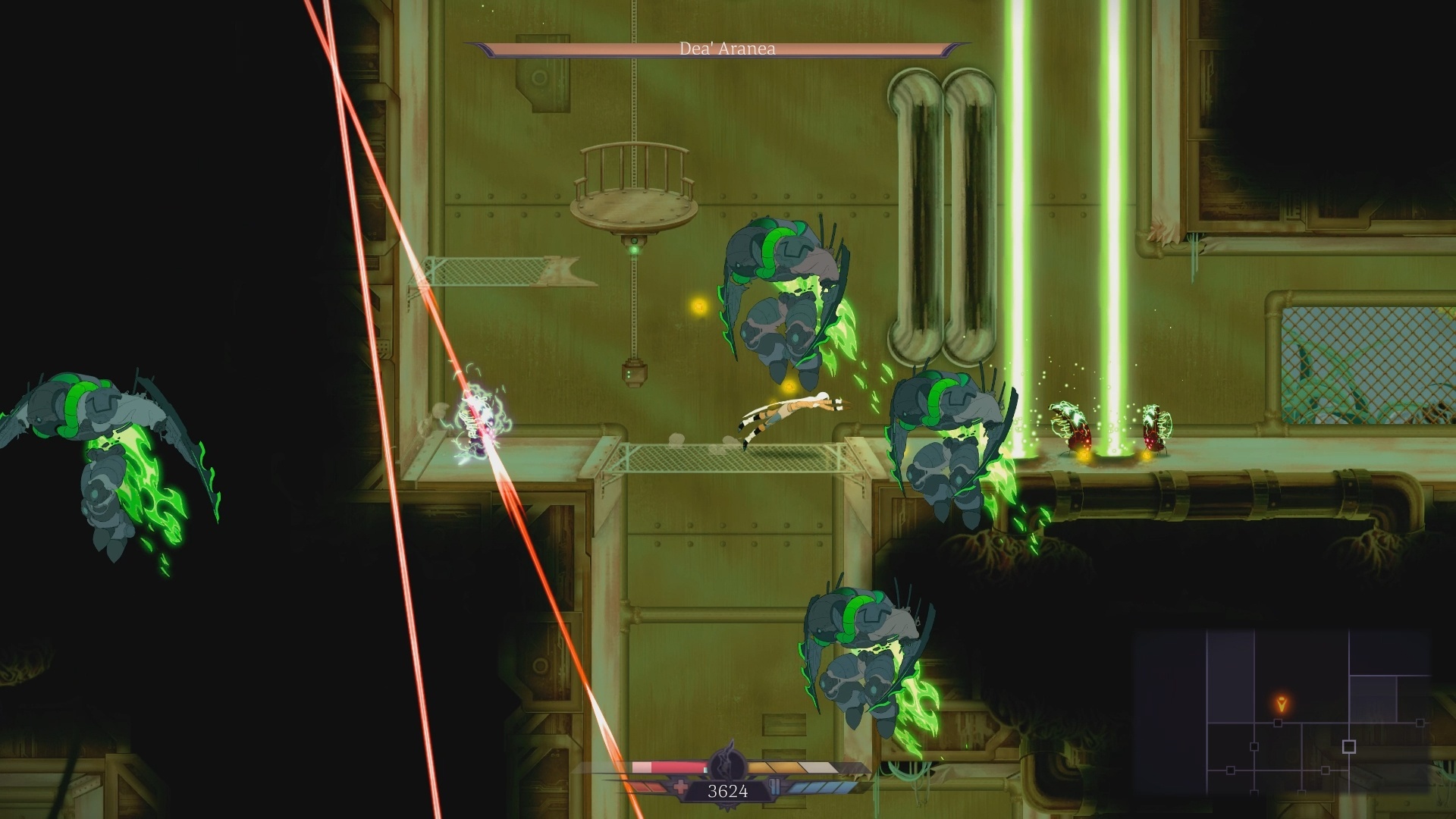Select the Dea' Aranea title text
1456x819 pixels.
[x=728, y=49]
